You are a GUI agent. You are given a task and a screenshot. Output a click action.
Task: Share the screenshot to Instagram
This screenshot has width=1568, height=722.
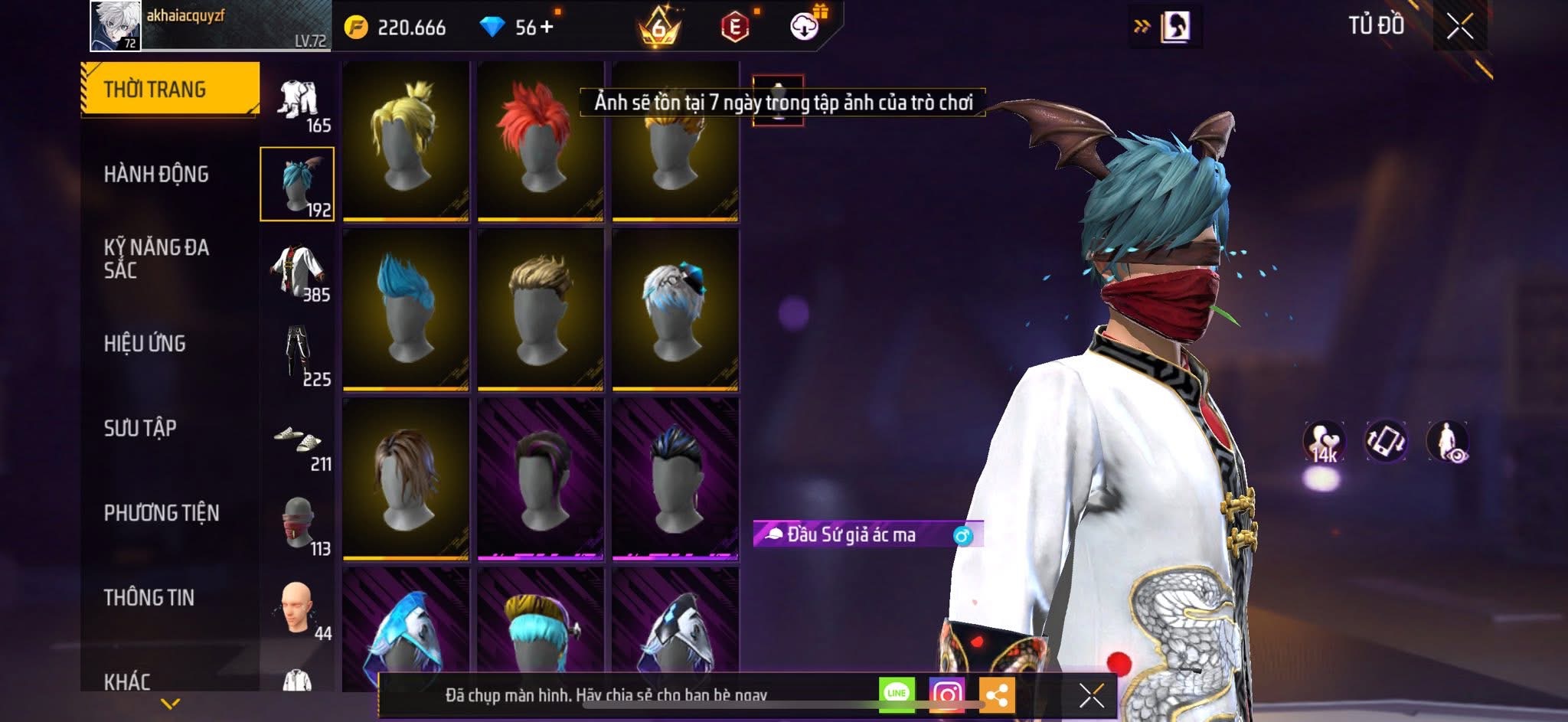946,694
